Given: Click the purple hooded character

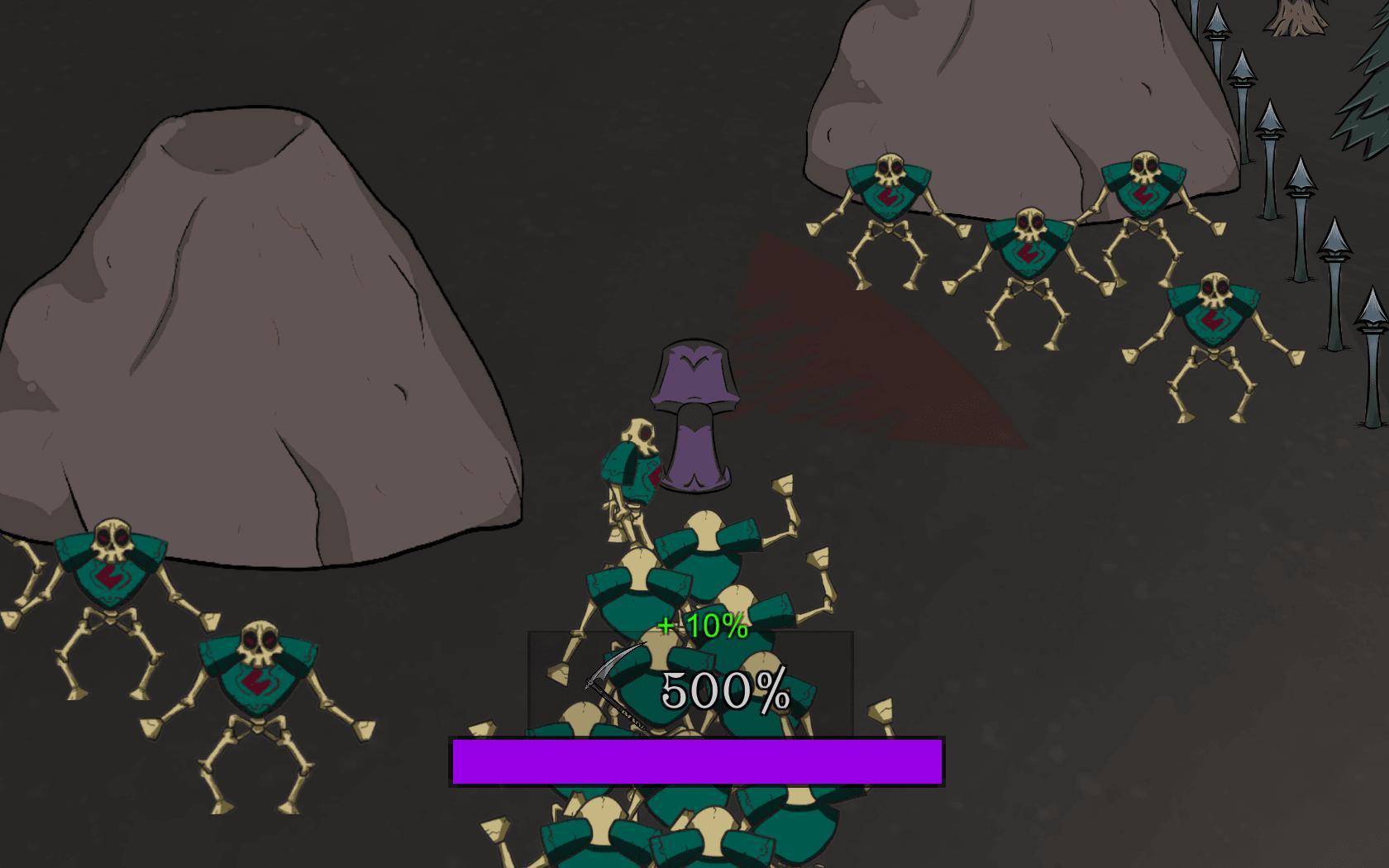Looking at the screenshot, I should [x=693, y=413].
